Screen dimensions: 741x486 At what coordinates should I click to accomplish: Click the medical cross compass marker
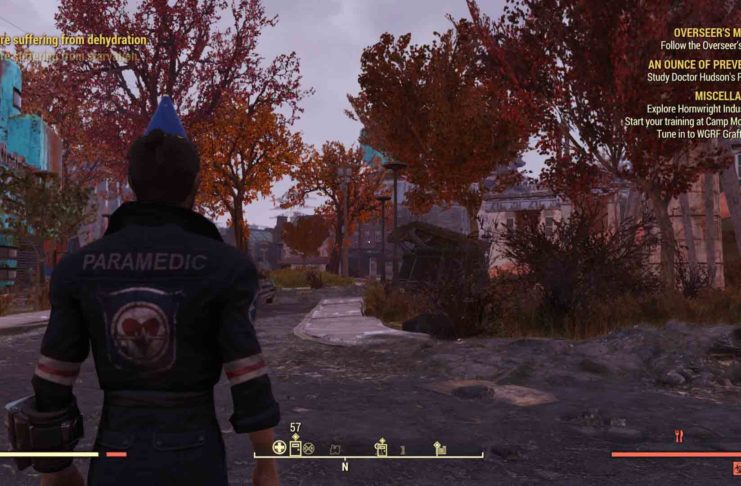pos(280,447)
